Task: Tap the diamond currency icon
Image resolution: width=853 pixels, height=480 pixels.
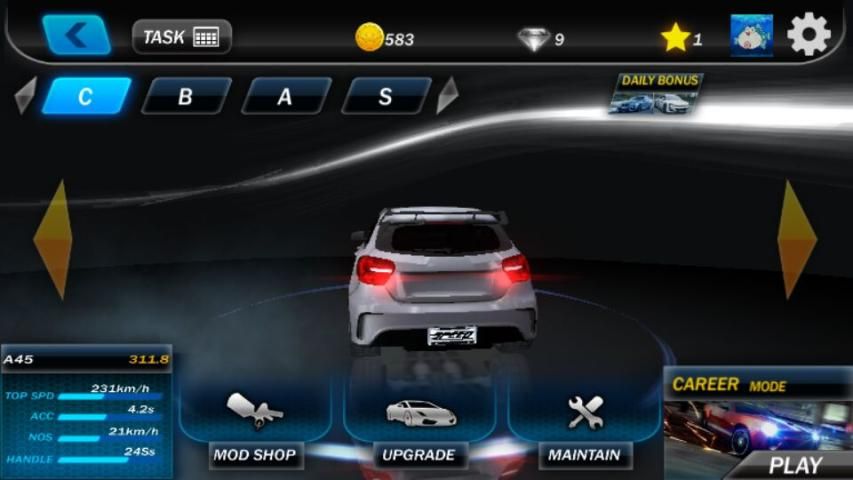Action: click(x=533, y=38)
